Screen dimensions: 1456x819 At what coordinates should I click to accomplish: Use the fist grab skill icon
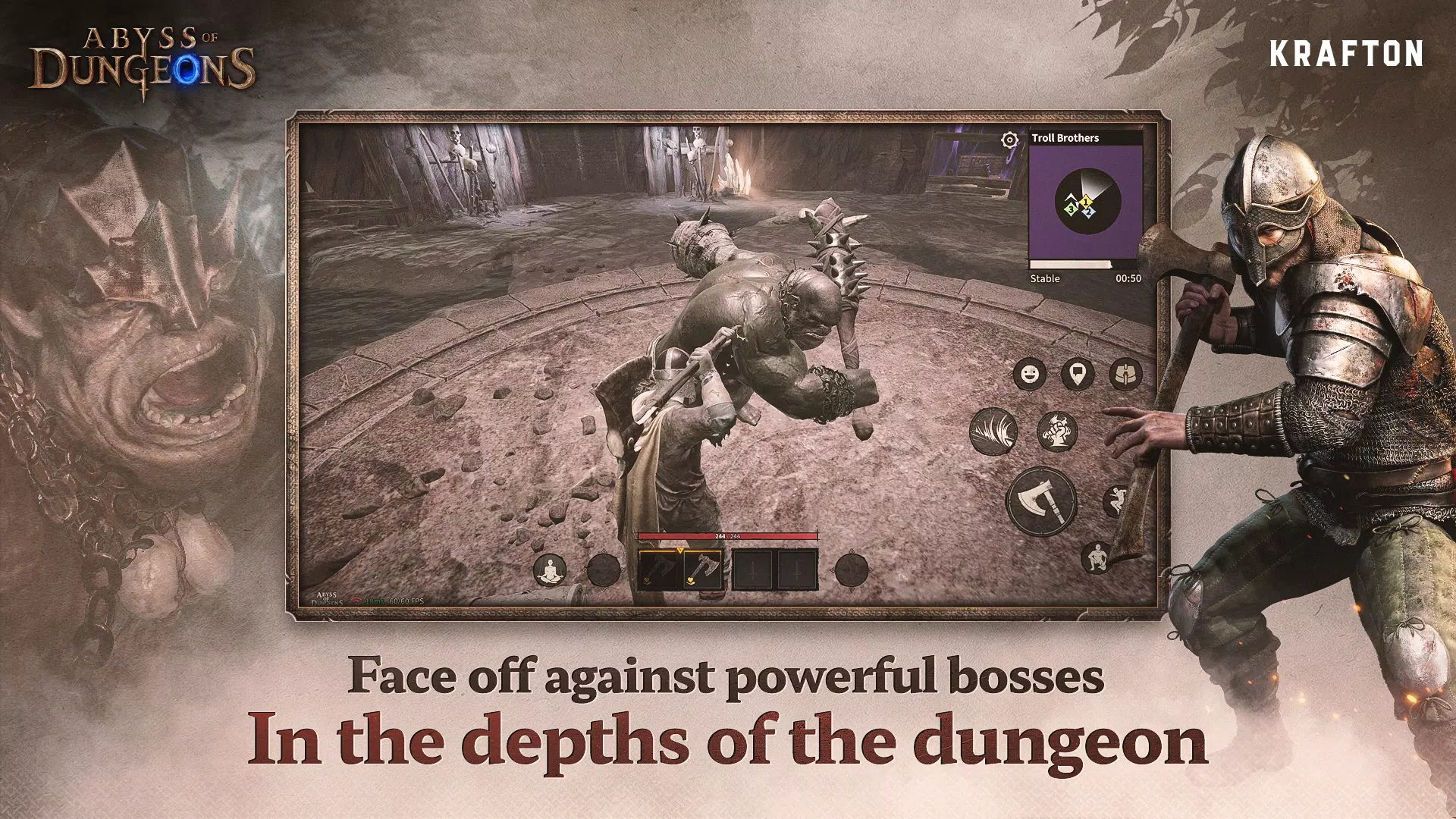tap(1056, 431)
